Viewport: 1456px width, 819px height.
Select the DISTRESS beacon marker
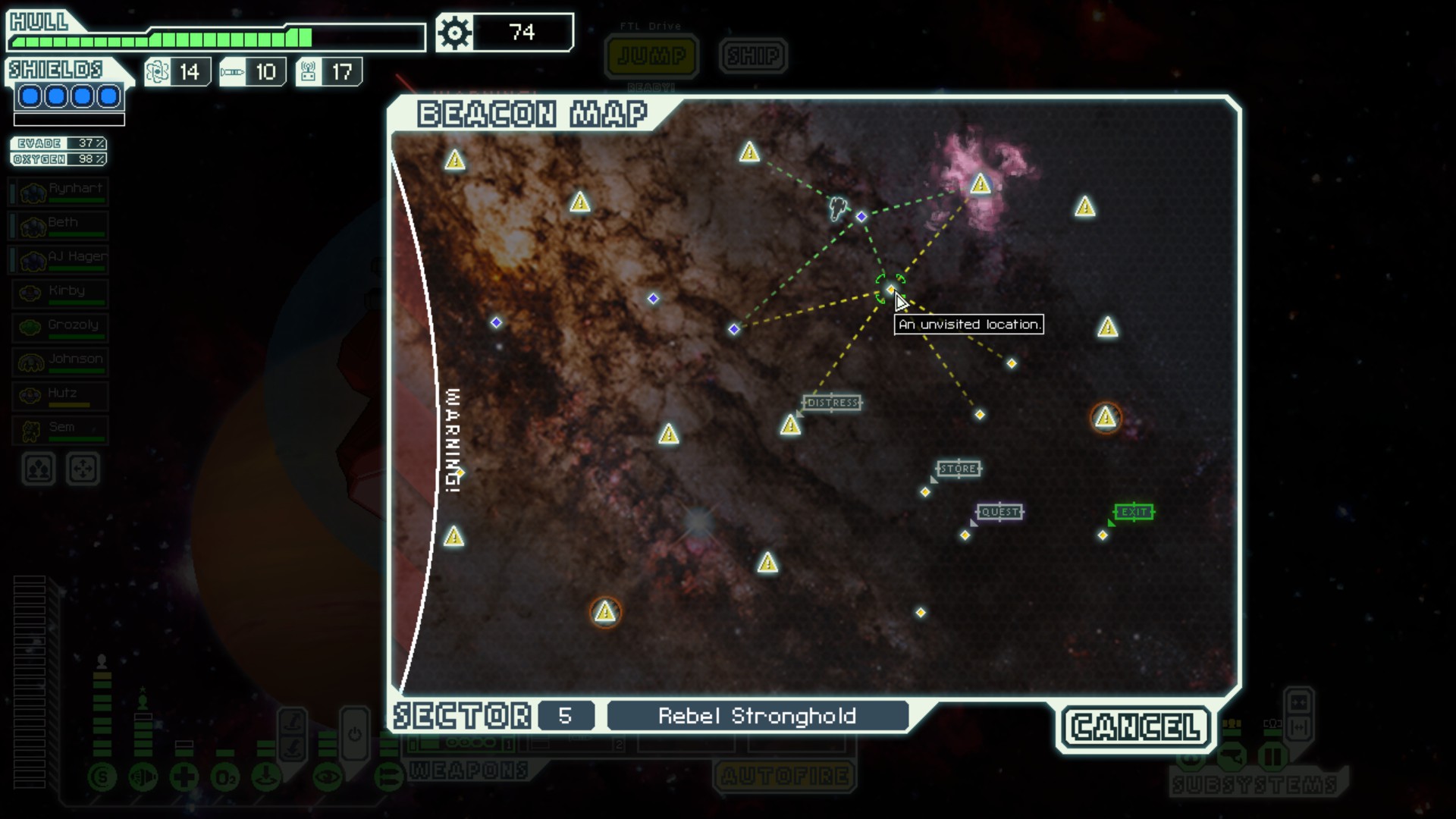[790, 425]
